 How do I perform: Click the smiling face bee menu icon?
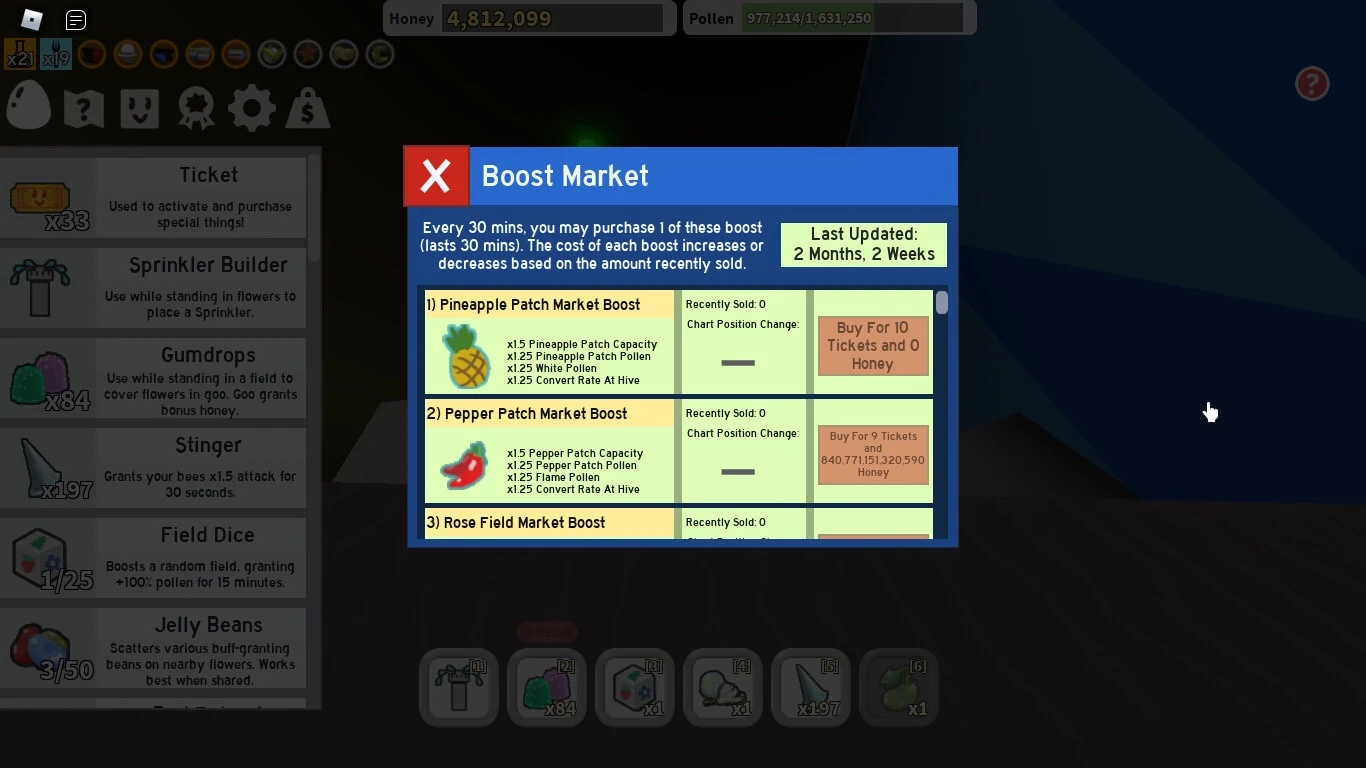point(139,105)
